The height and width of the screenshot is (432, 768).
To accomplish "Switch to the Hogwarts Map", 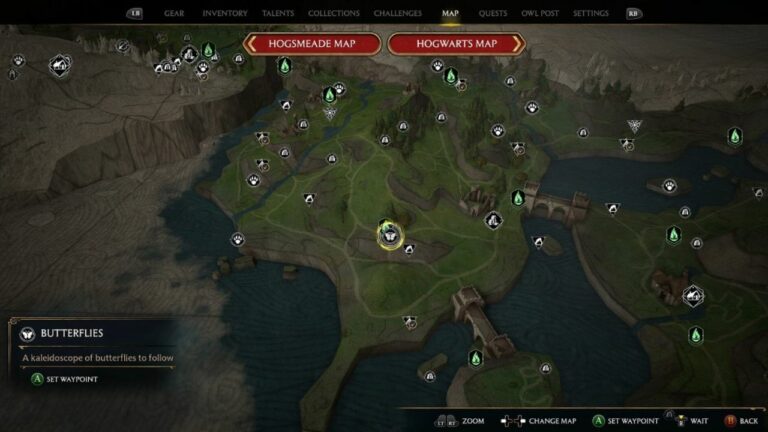I will [456, 44].
